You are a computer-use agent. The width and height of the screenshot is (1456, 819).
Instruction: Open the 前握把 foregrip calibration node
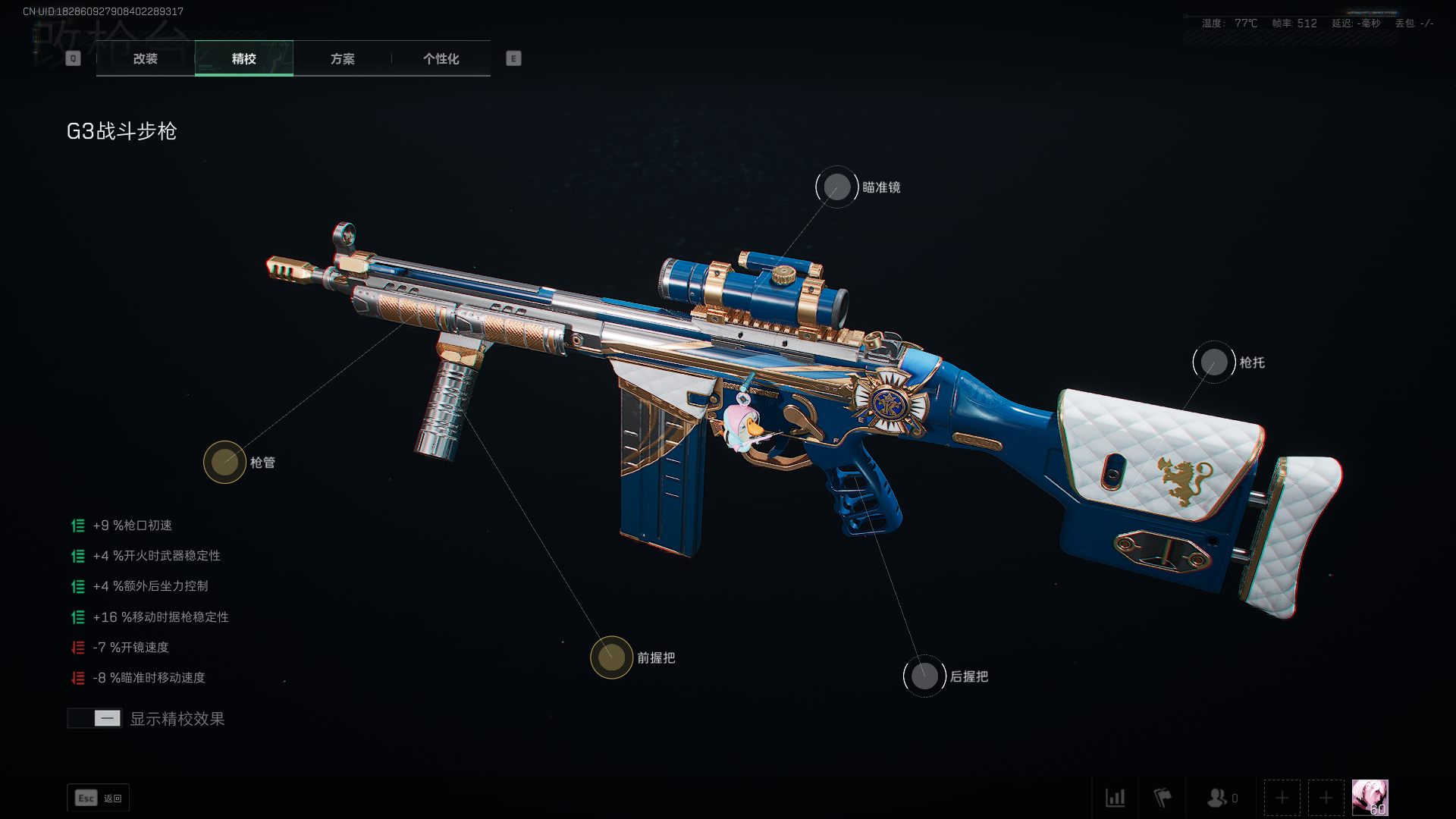point(611,657)
